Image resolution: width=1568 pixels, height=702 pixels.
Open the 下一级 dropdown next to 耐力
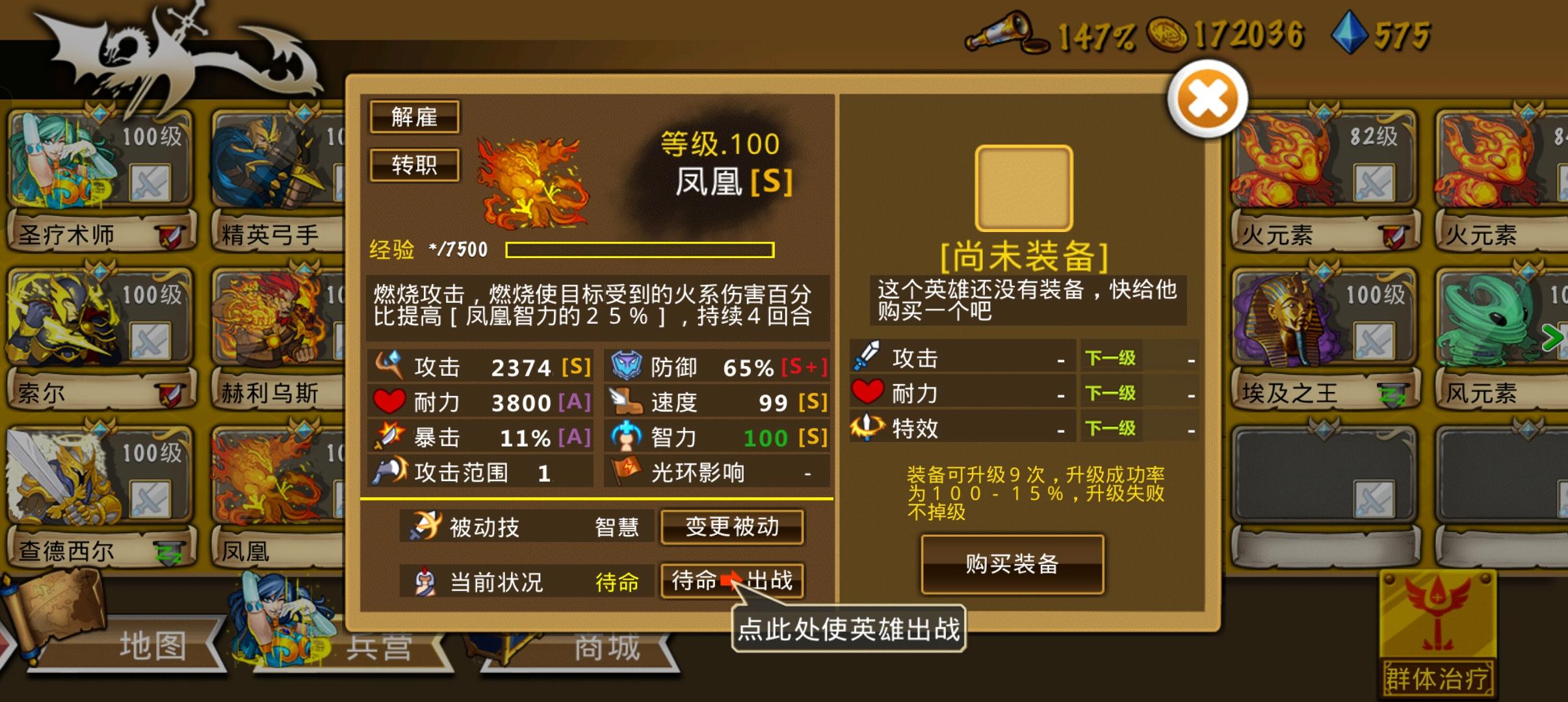pos(1112,392)
